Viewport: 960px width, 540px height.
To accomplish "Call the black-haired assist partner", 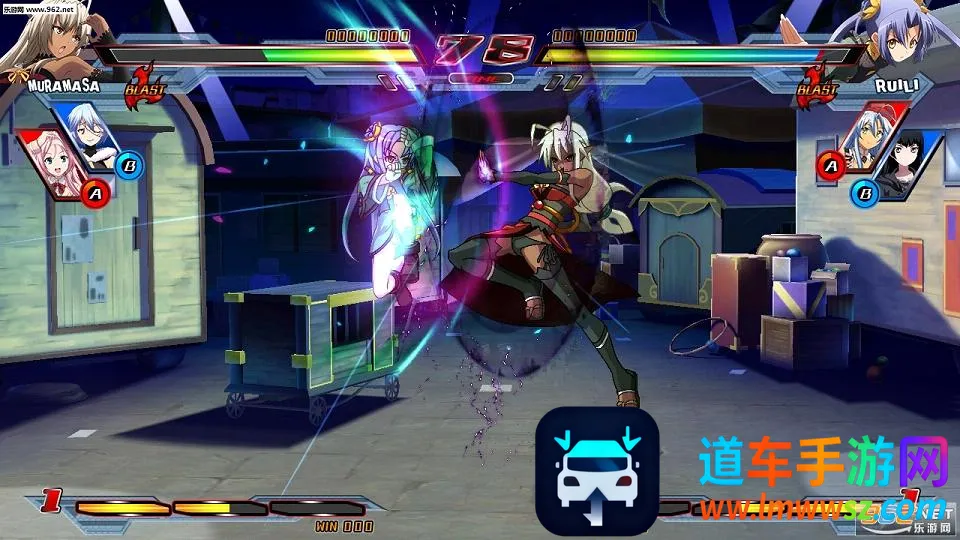I will [910, 165].
